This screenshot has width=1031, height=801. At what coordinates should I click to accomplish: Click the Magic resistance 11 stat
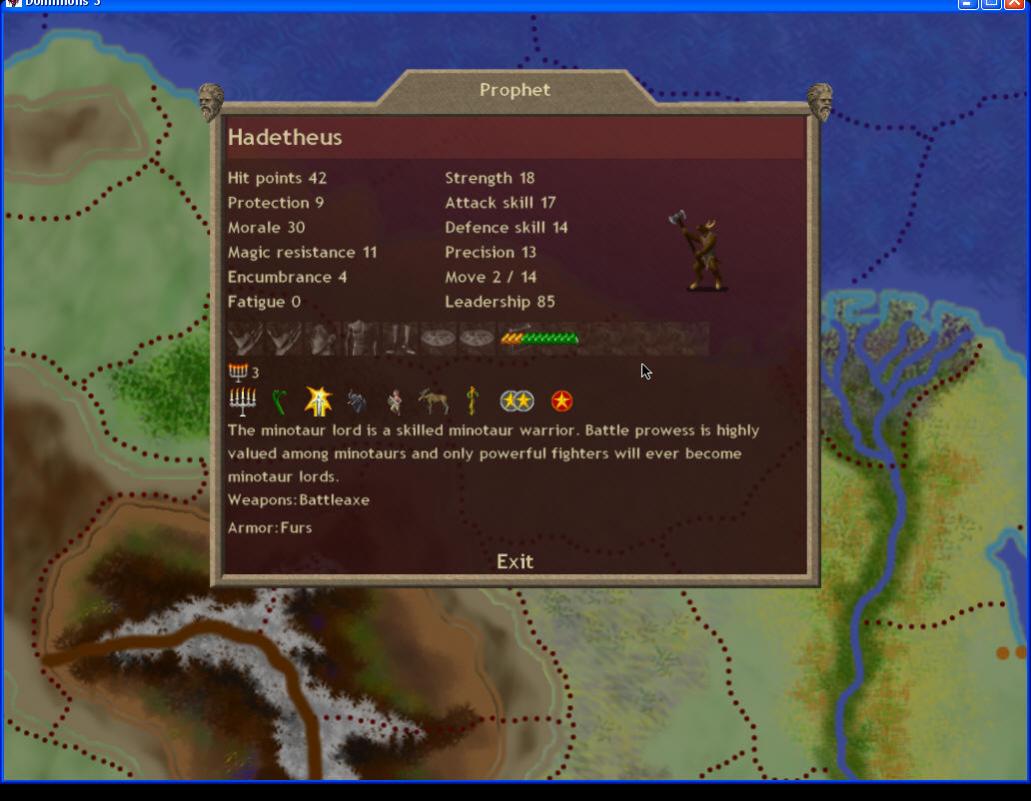point(302,252)
